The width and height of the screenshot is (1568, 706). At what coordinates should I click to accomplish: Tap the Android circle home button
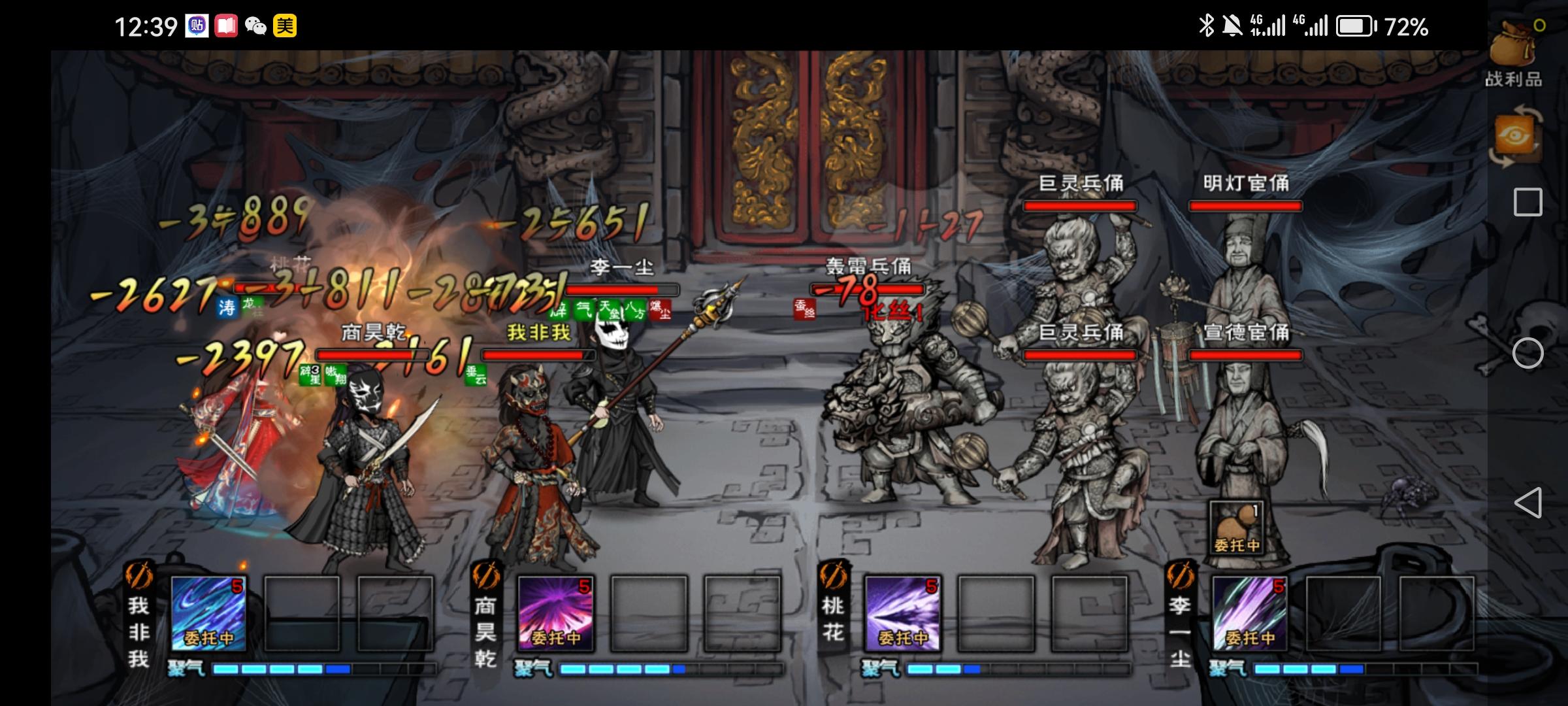pos(1527,354)
